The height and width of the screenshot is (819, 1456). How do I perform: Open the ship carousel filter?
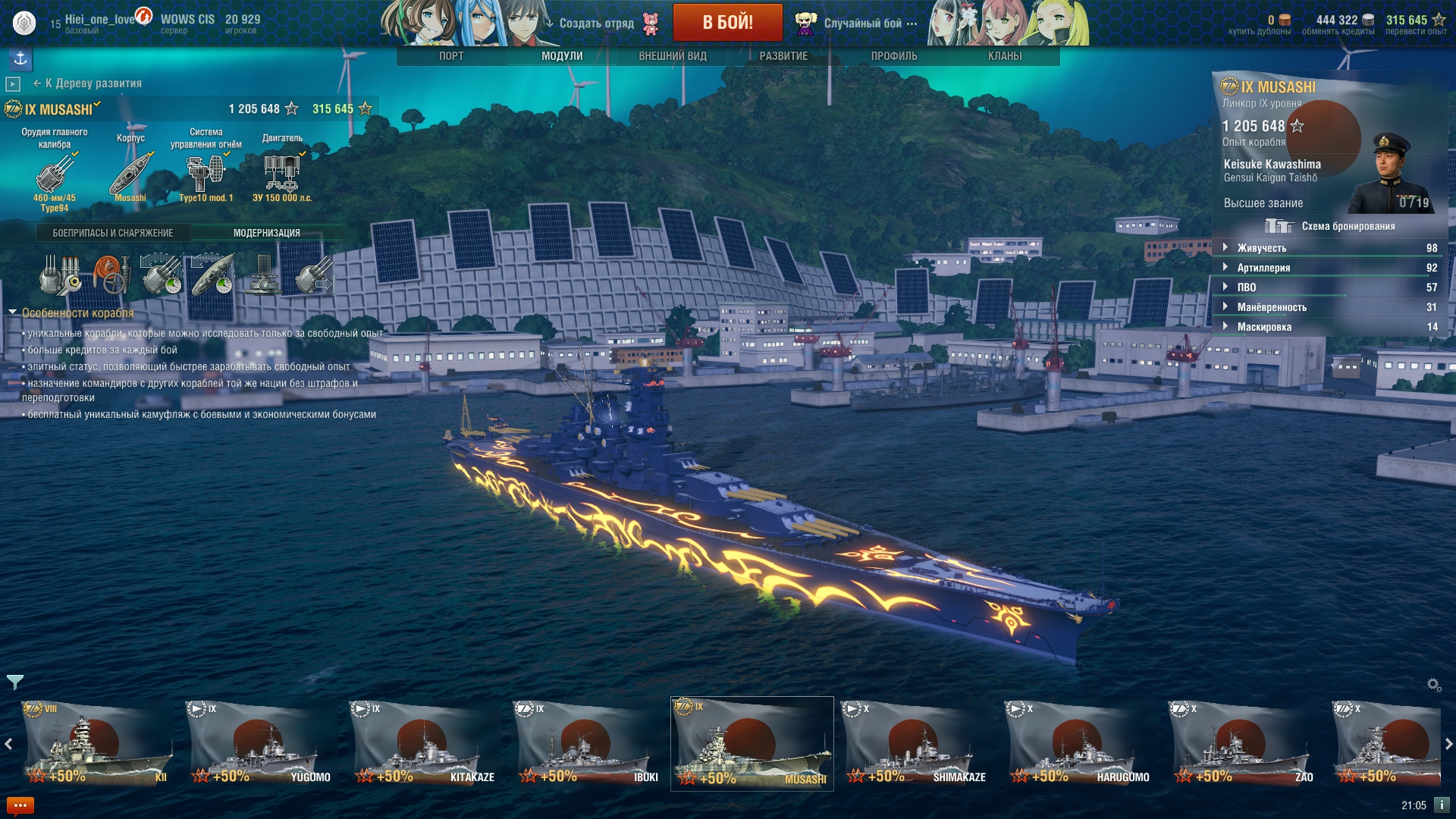15,682
